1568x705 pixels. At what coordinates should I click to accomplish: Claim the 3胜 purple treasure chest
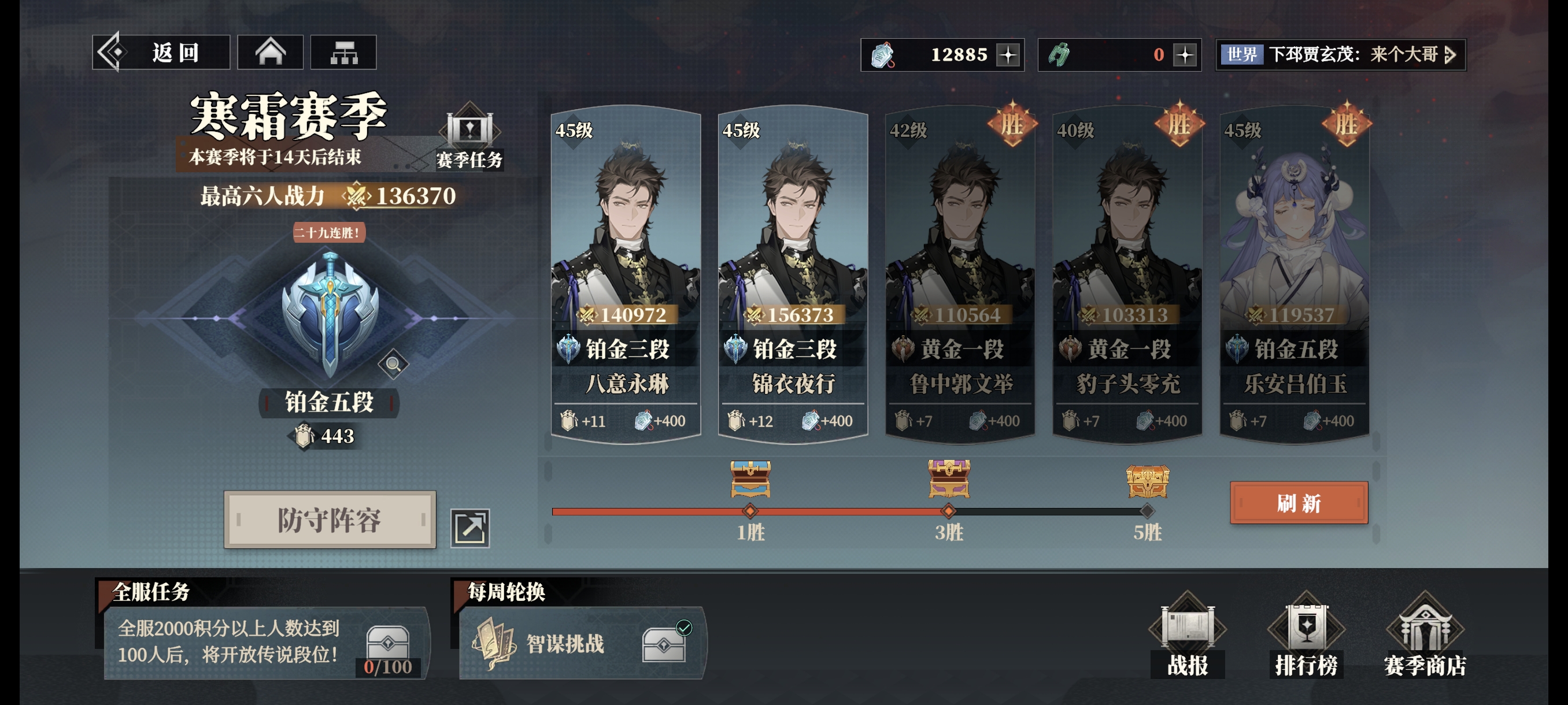948,478
